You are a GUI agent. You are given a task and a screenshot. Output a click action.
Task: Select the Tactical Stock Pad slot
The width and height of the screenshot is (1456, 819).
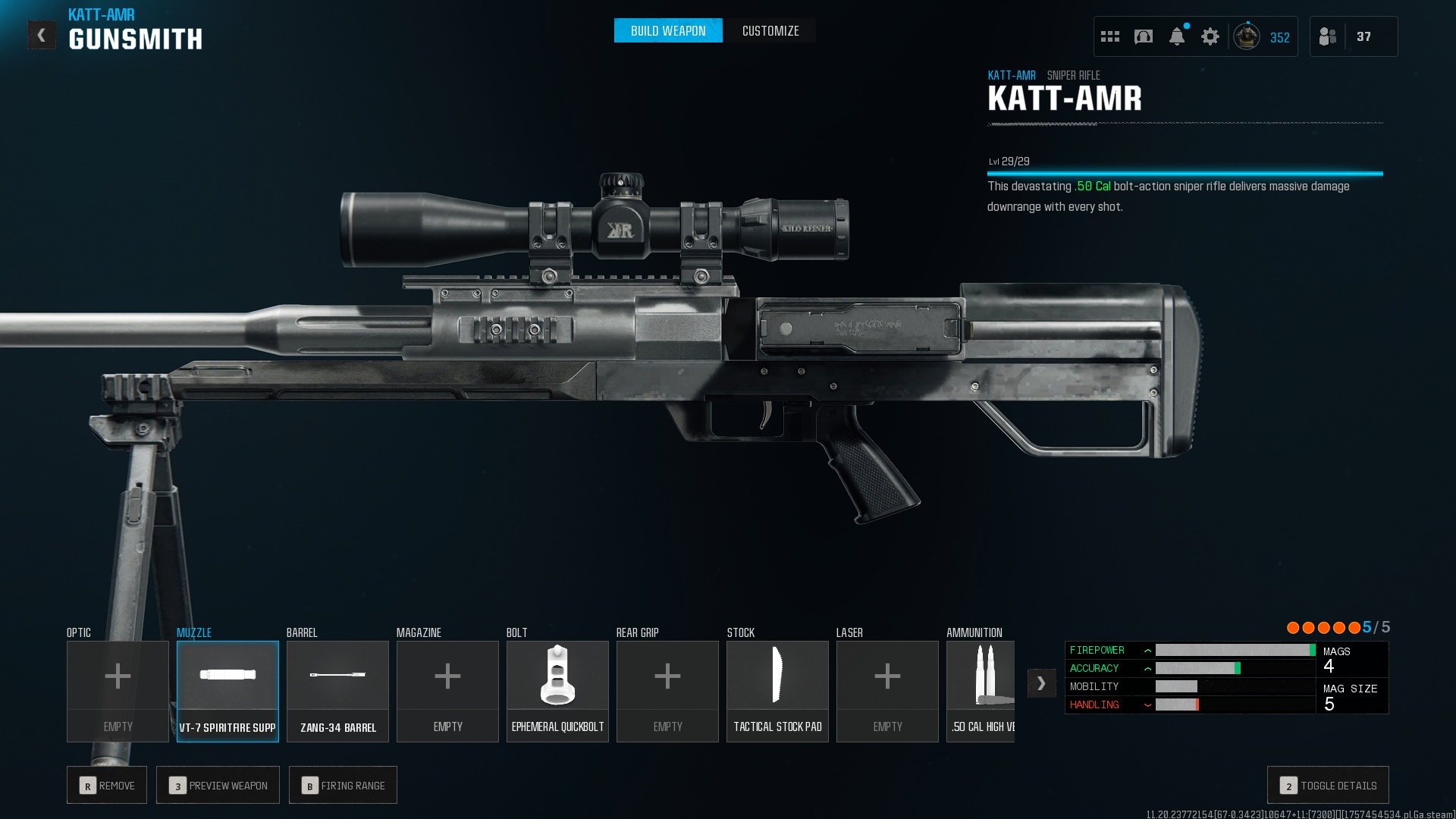pos(777,691)
